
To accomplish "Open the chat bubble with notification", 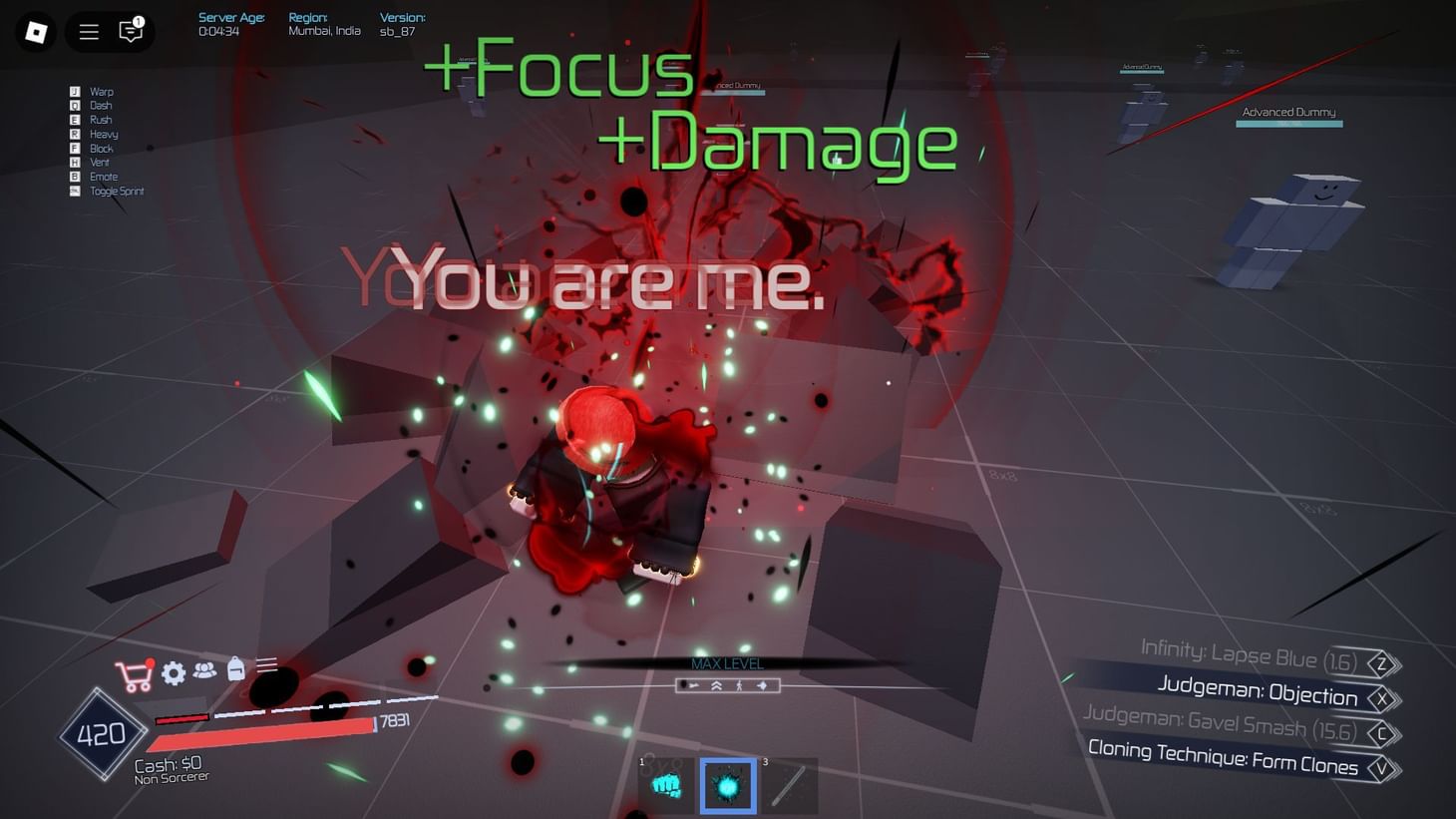I will pyautogui.click(x=130, y=32).
